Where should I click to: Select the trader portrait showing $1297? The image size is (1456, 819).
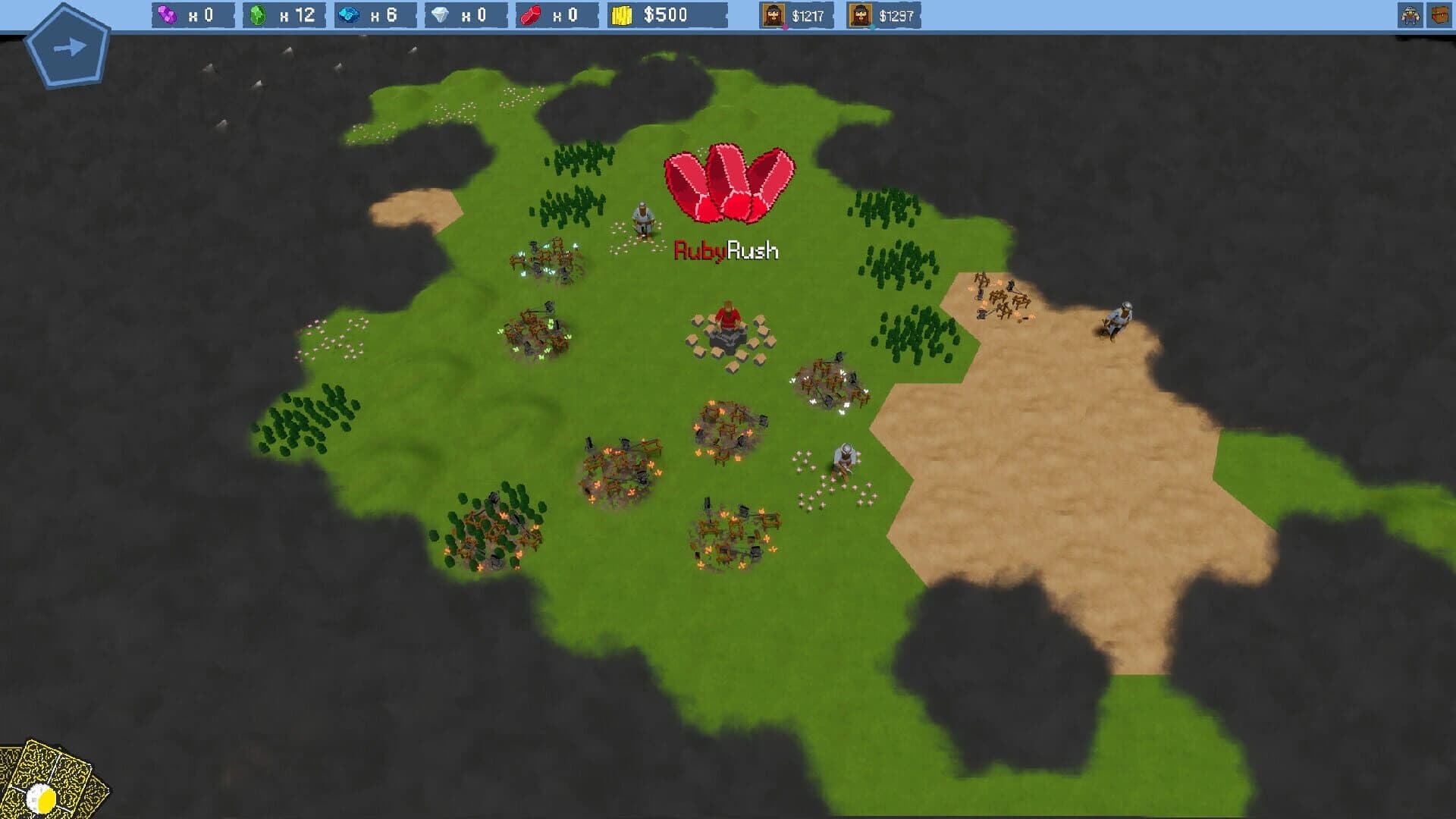pyautogui.click(x=861, y=14)
